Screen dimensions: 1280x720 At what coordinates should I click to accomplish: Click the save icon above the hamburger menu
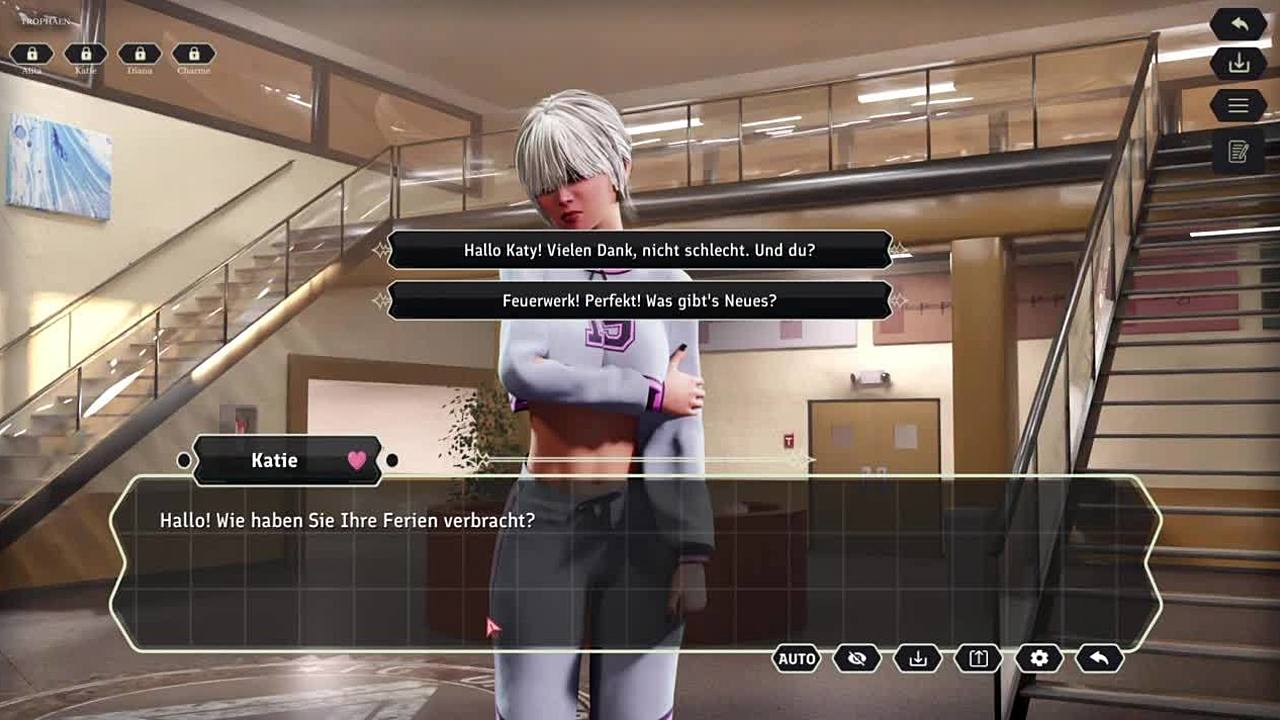[1238, 63]
